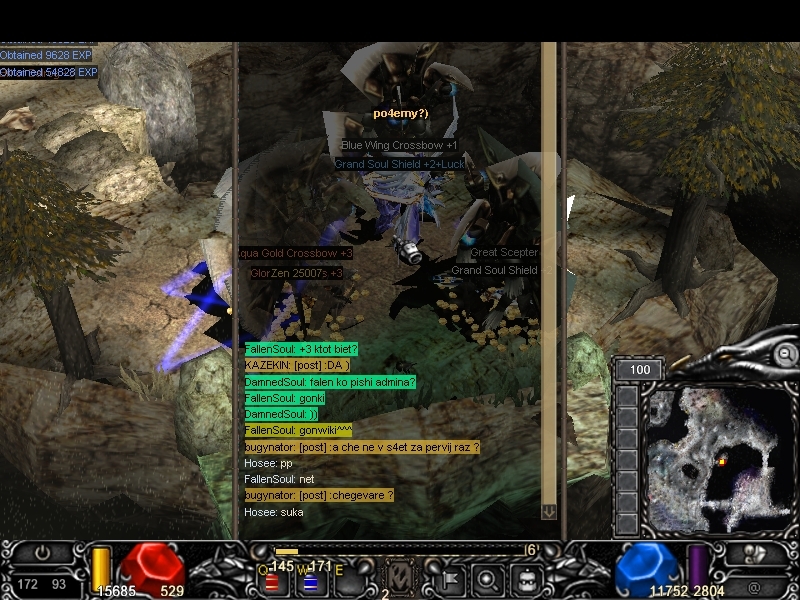
Task: Click the minimap's 100 value button
Action: click(640, 370)
